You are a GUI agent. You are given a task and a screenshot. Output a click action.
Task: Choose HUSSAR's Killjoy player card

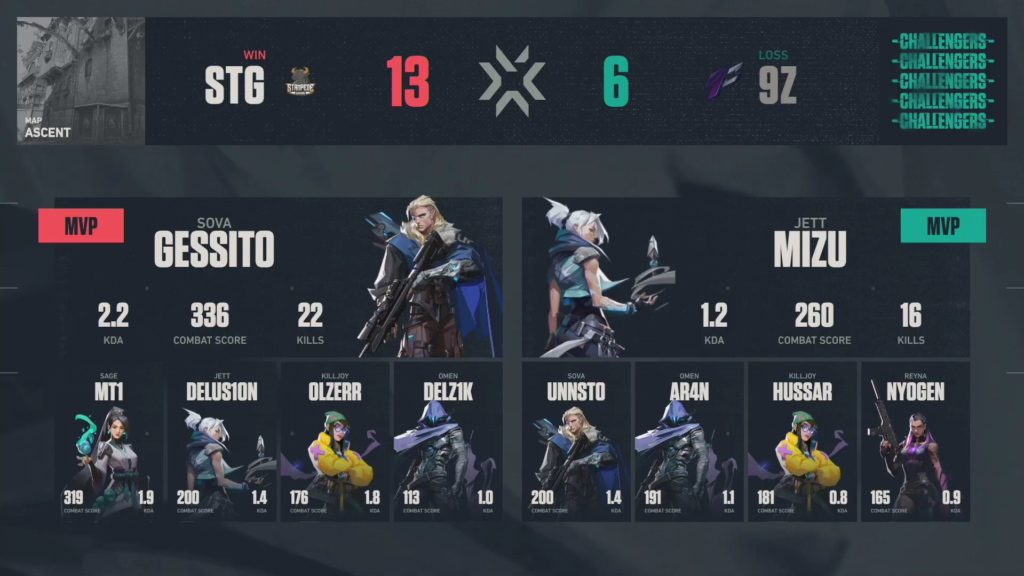click(x=802, y=441)
